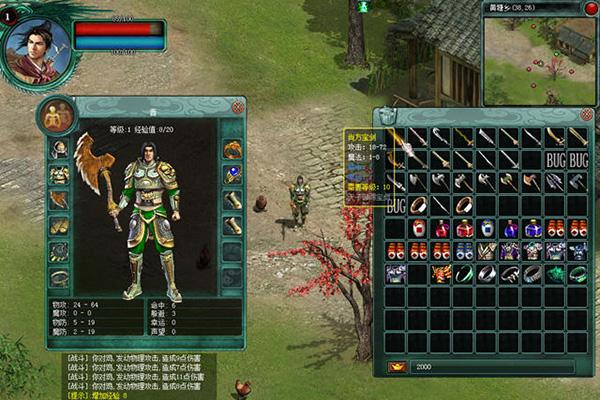
Task: Click the gold ingot icon beside 2000
Action: pos(396,367)
